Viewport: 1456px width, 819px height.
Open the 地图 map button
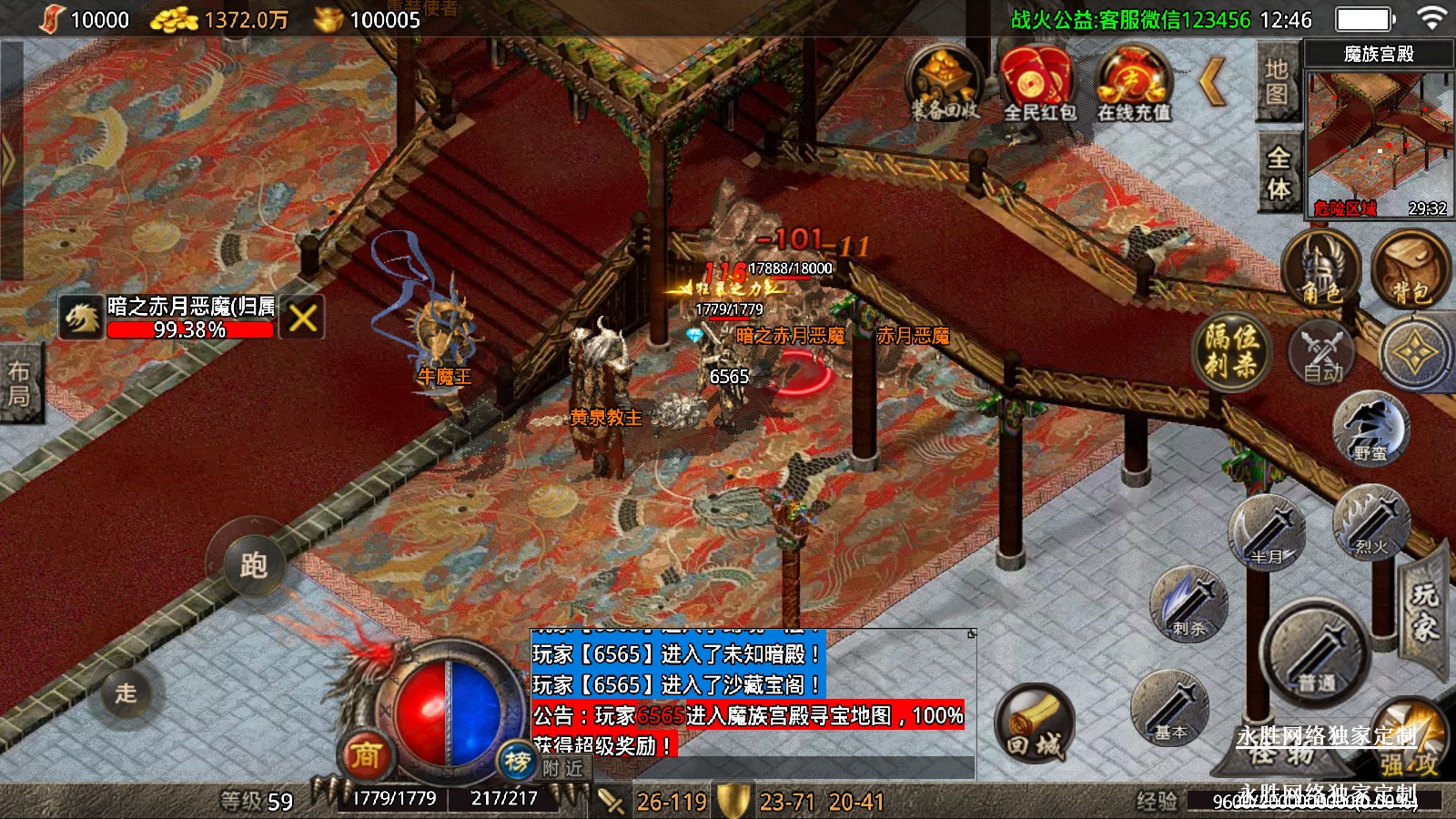click(x=1277, y=83)
